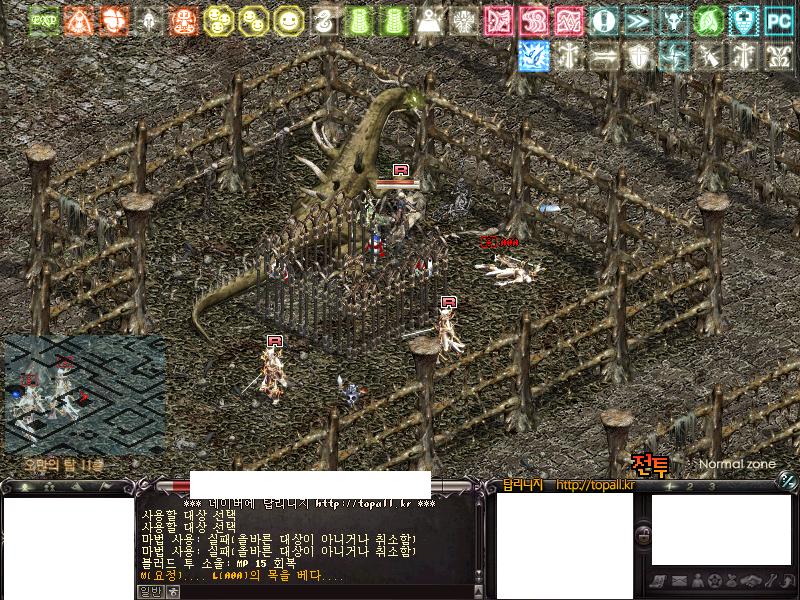Click the blue PC icon
The width and height of the screenshot is (800, 600).
(x=778, y=20)
